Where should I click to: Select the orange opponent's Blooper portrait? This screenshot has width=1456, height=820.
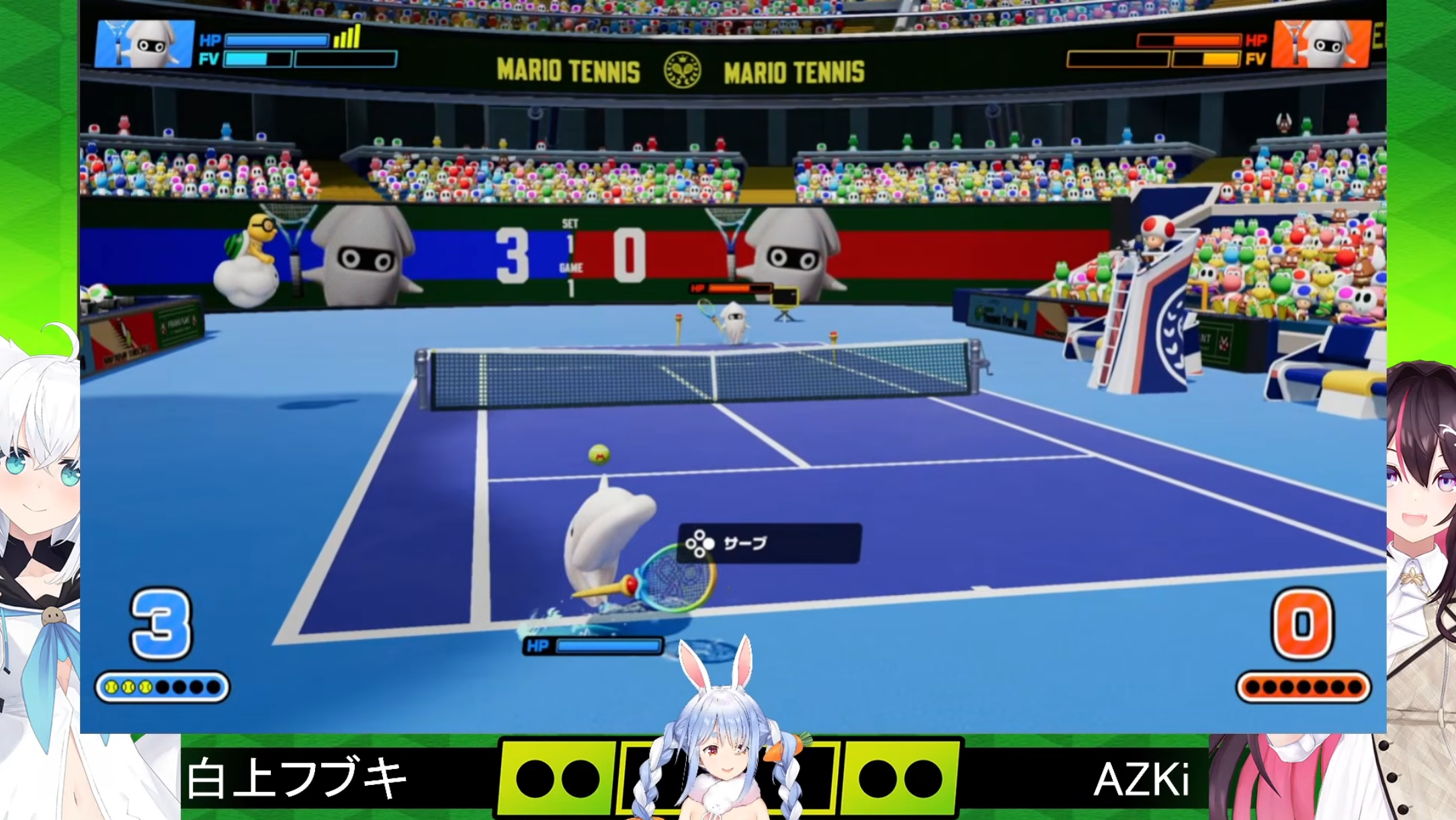point(1322,44)
